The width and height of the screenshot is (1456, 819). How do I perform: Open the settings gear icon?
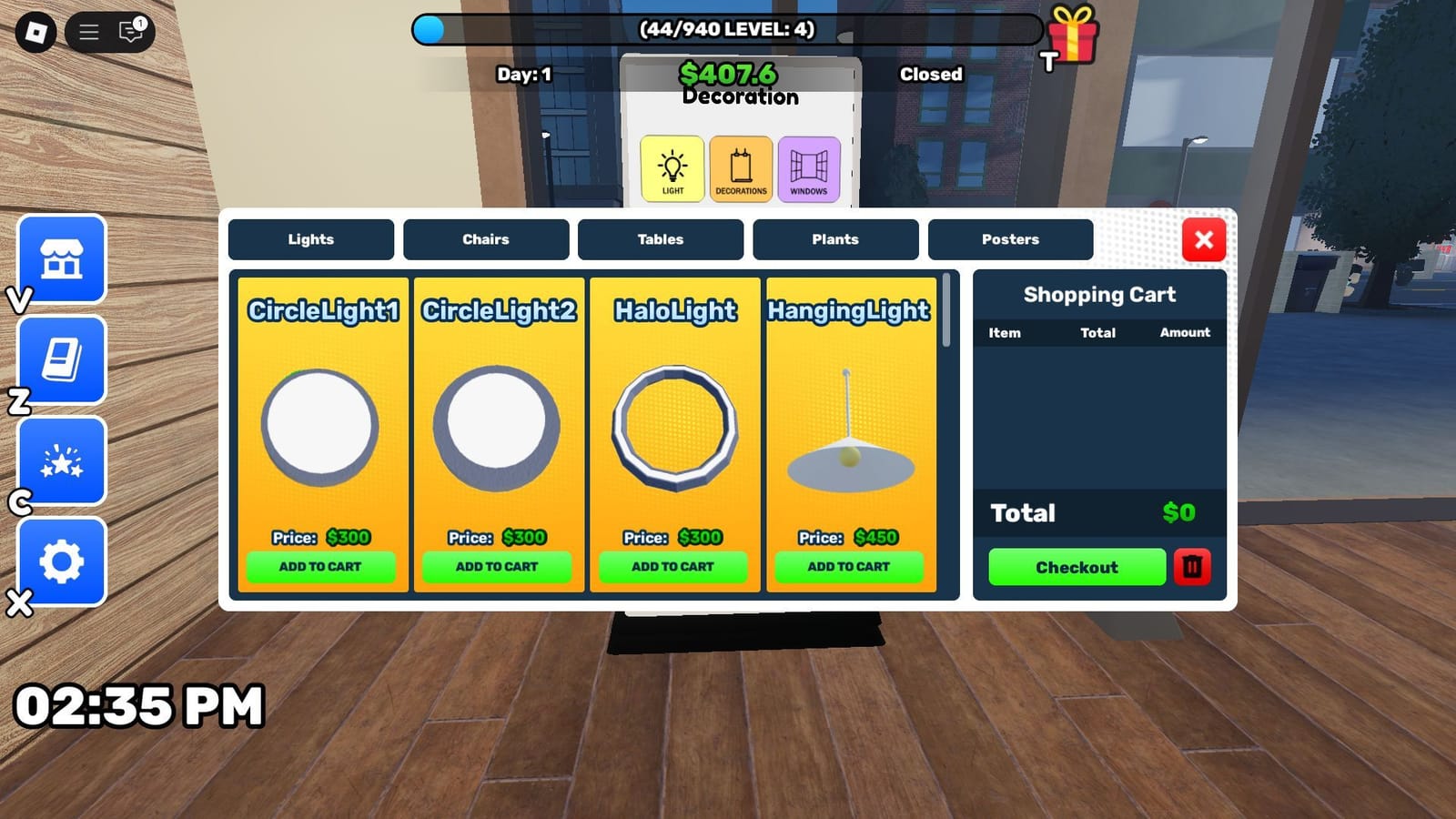61,562
